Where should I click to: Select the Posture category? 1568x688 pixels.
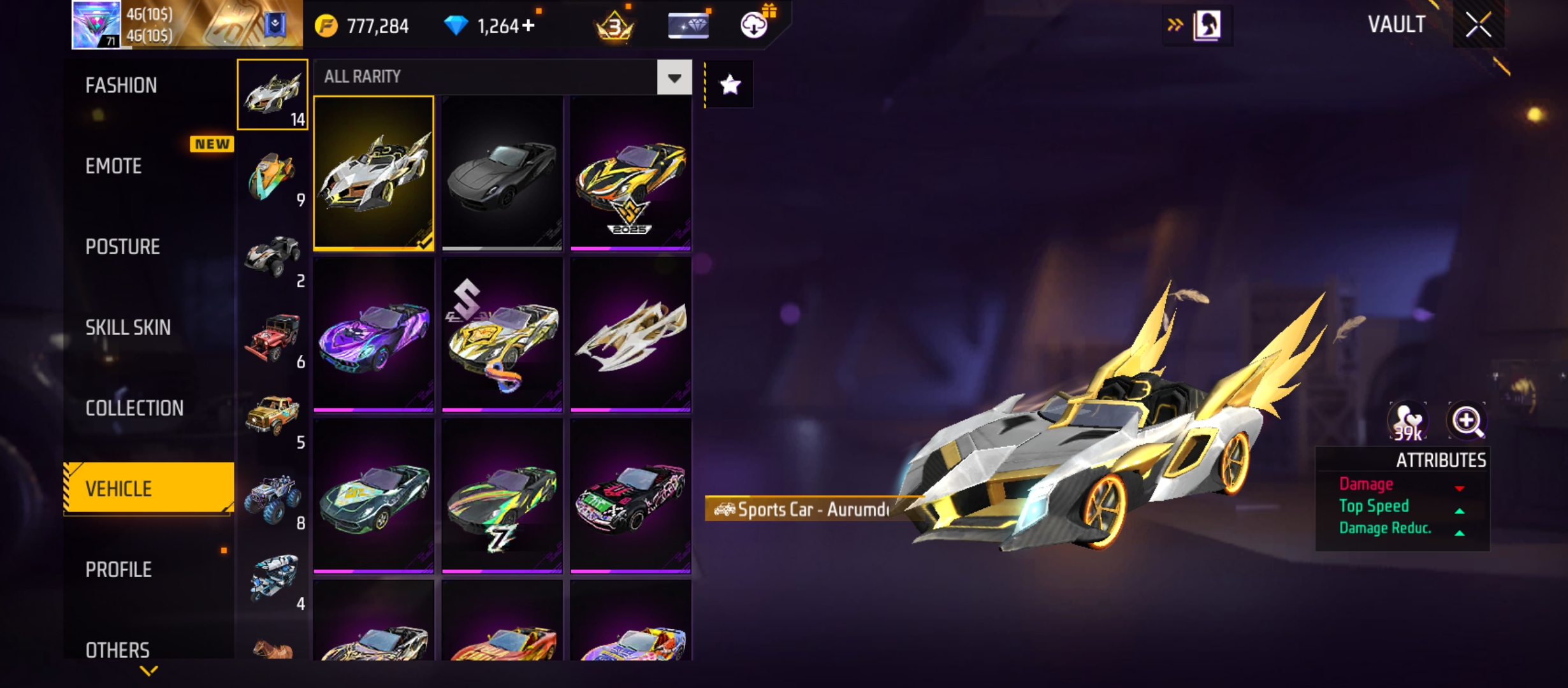(x=122, y=247)
